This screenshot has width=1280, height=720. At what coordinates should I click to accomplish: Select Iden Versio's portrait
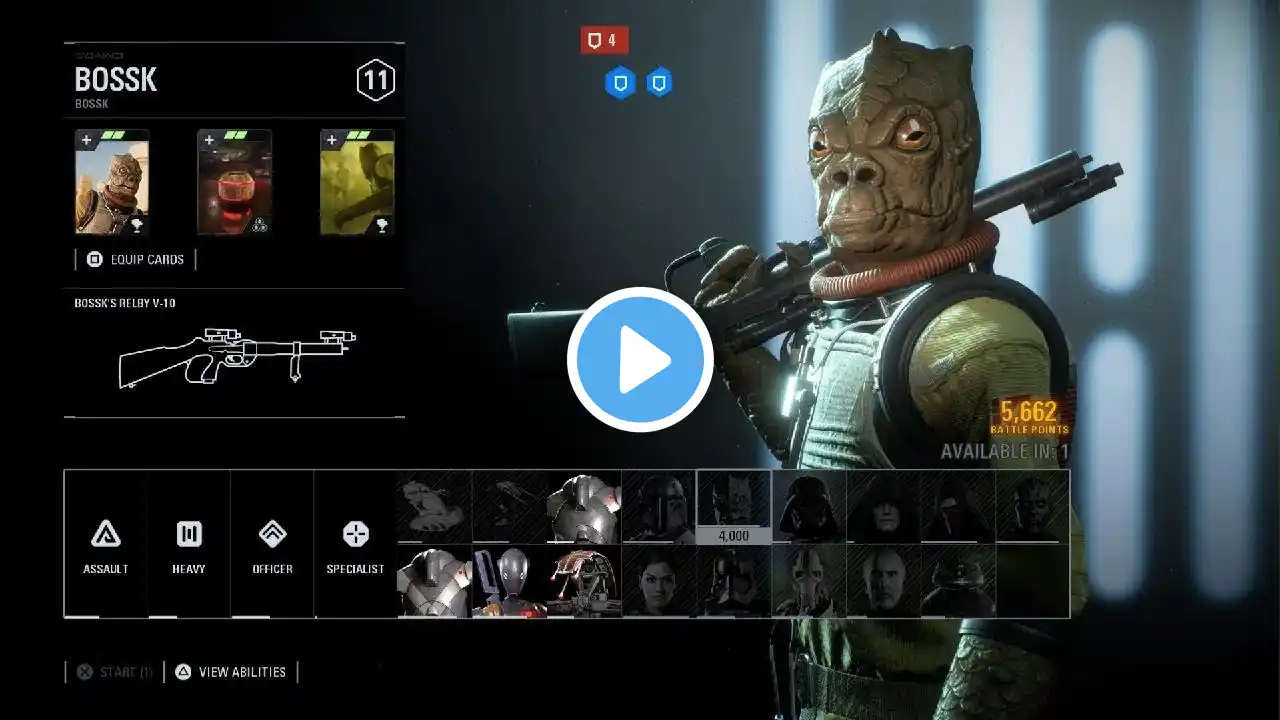(659, 581)
